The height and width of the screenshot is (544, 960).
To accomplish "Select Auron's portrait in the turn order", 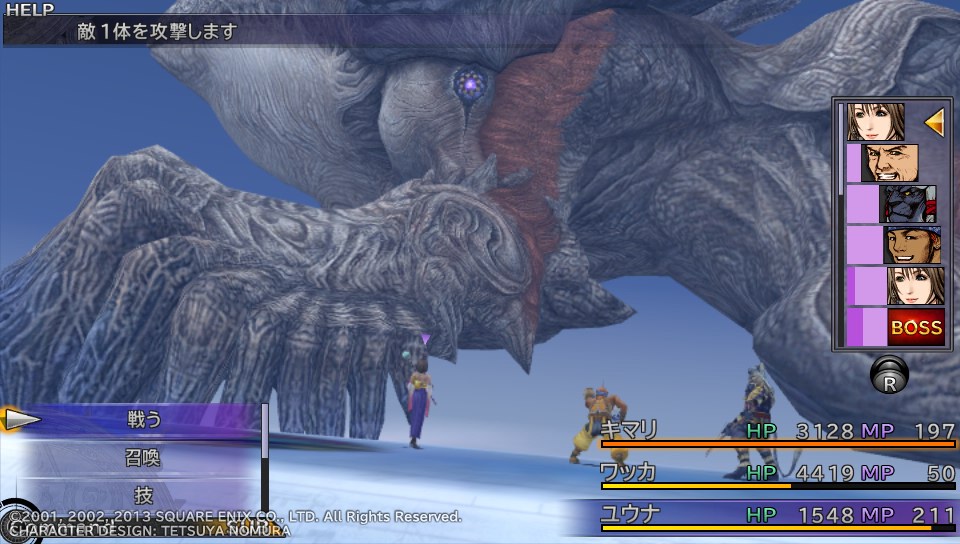I will [x=890, y=163].
